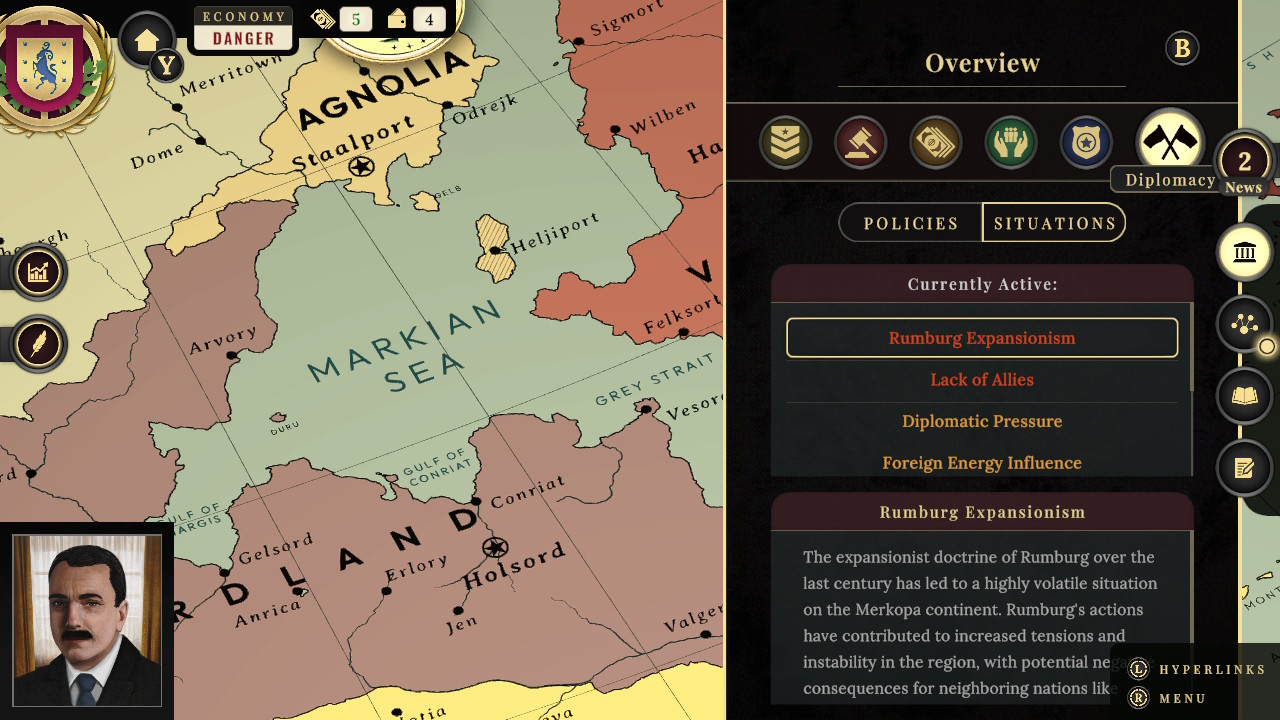Open the Law Enforcement badge icon
The height and width of the screenshot is (720, 1280).
(x=1086, y=142)
